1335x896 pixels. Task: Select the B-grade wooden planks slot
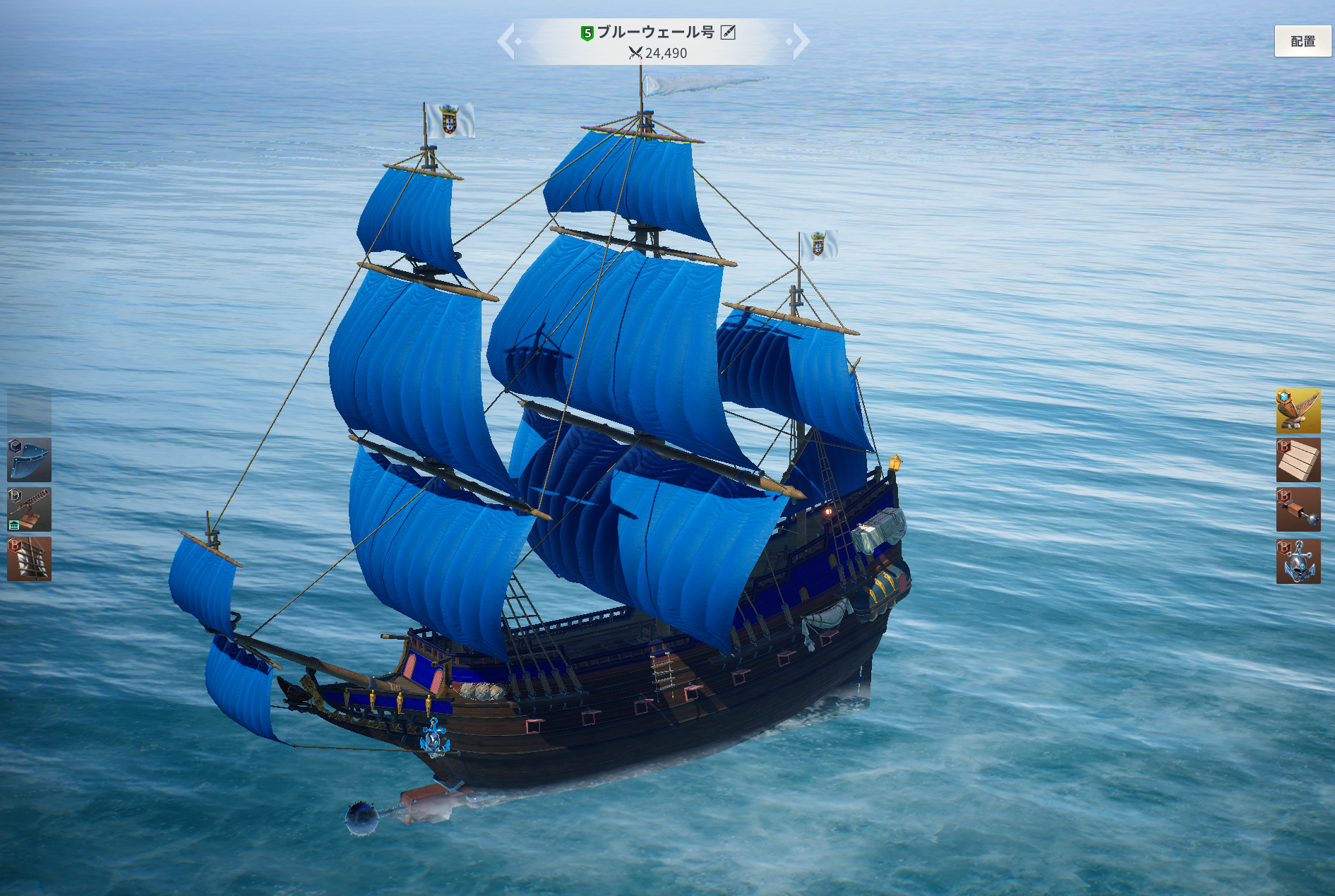(x=1298, y=460)
